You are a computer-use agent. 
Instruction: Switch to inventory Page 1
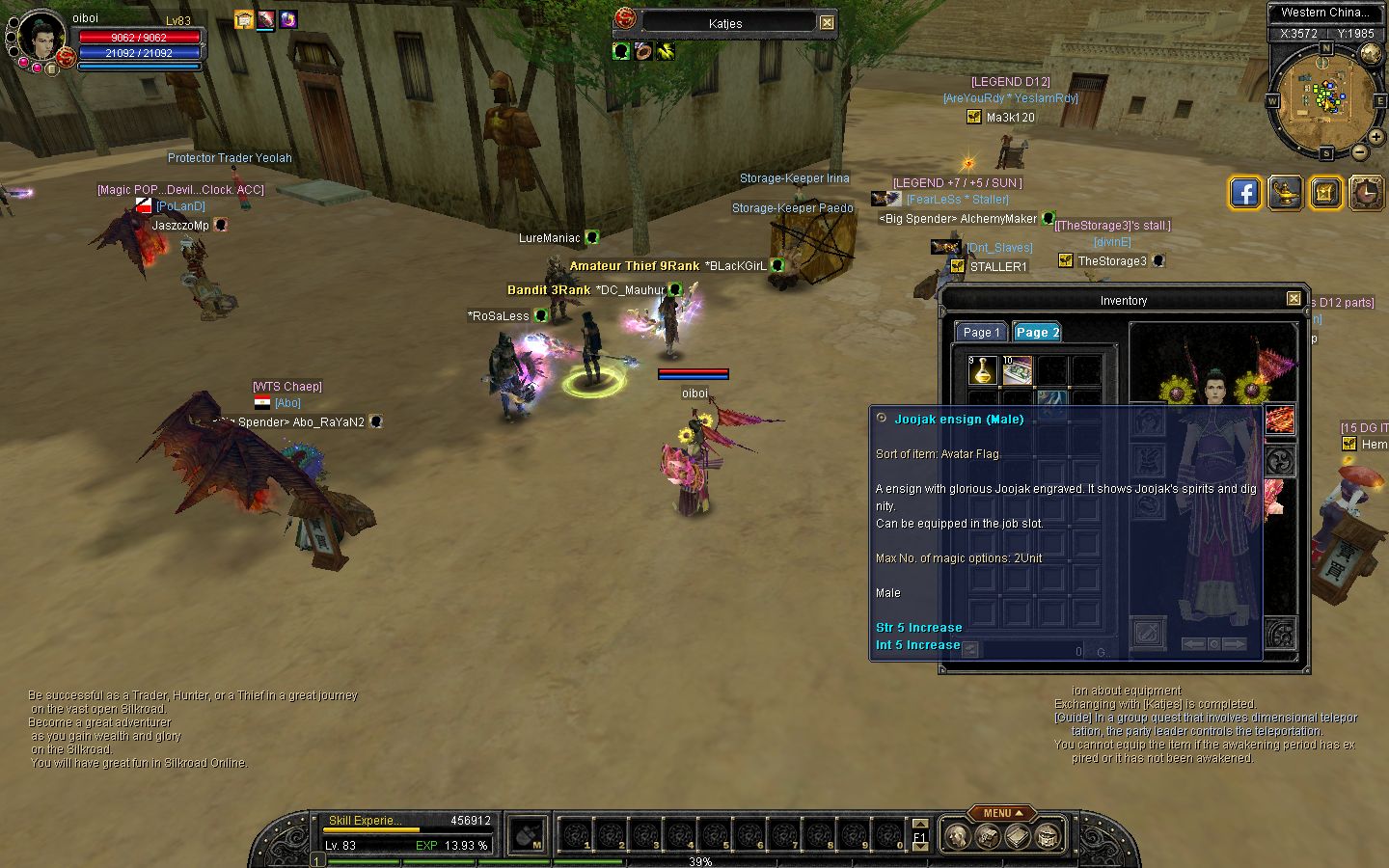pos(981,332)
